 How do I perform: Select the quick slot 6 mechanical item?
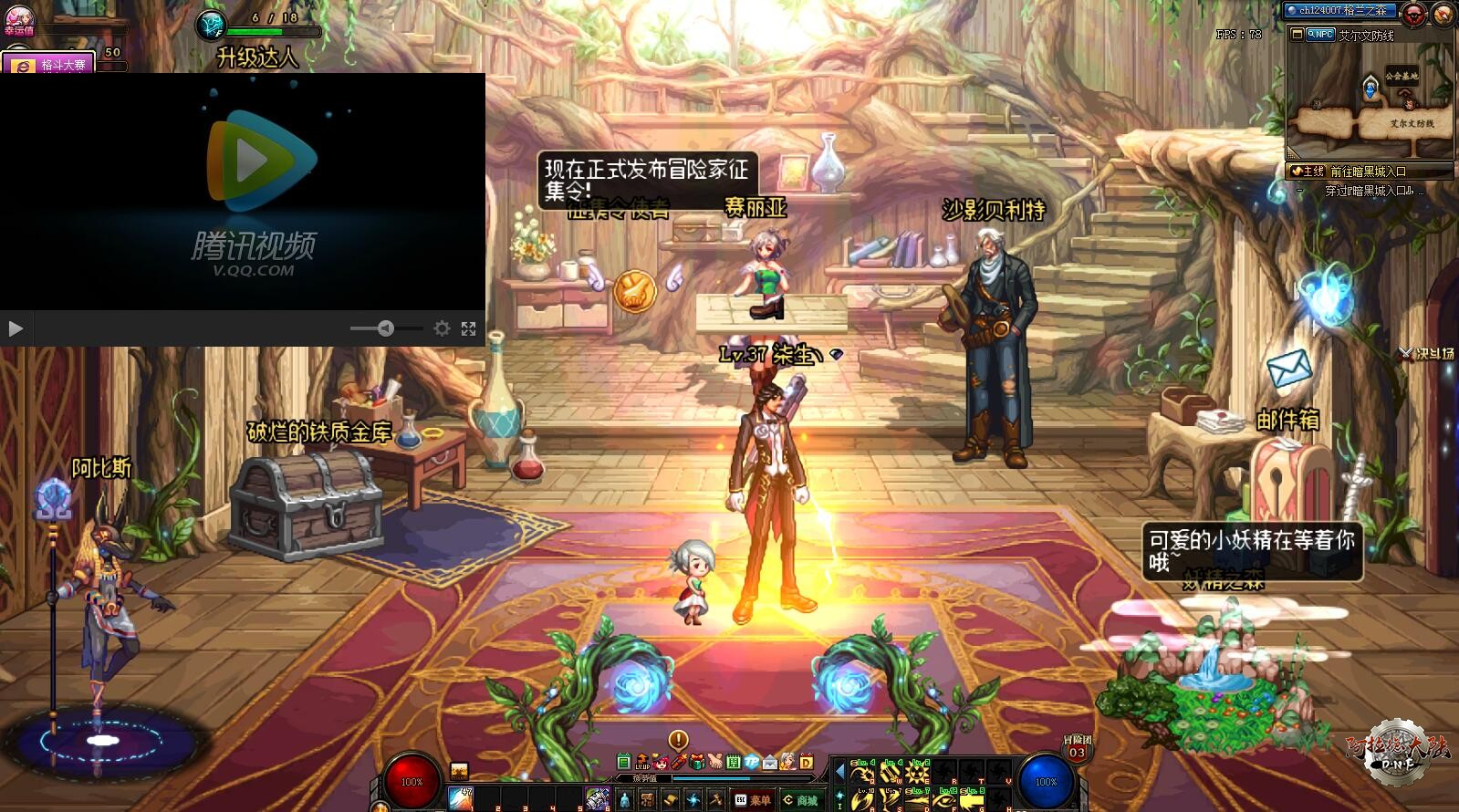click(597, 799)
